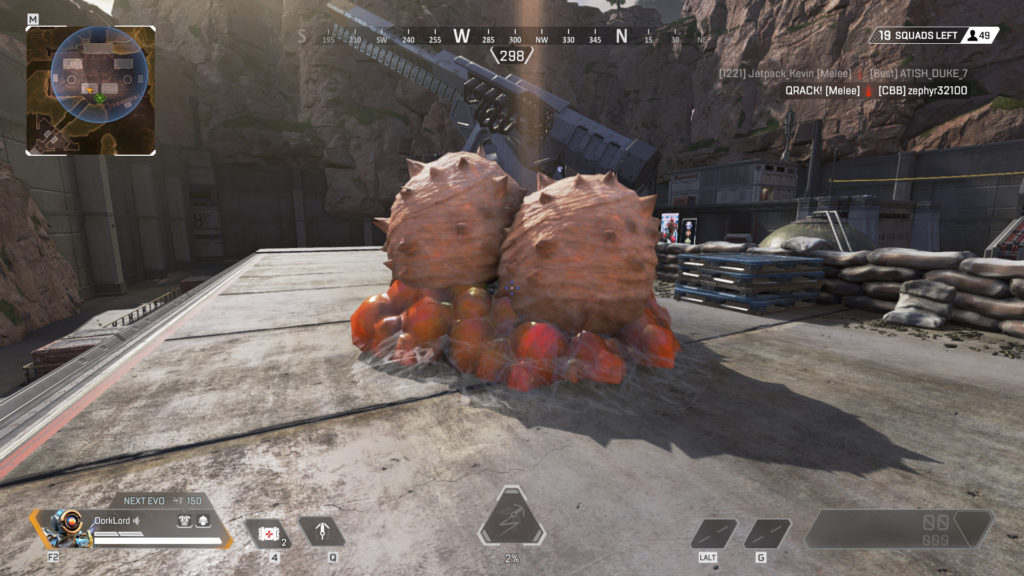
Task: Select the body armor icon beside DorkLord
Action: 184,520
